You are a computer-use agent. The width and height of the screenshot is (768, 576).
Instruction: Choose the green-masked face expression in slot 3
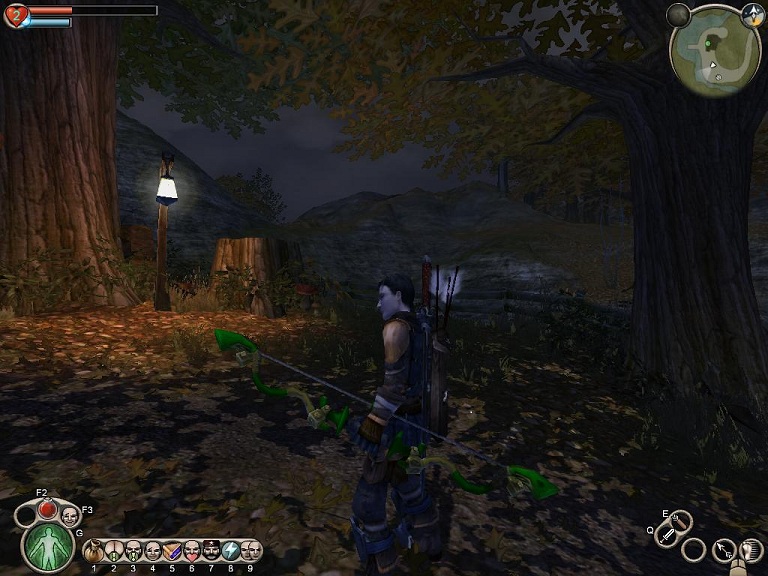pyautogui.click(x=133, y=551)
